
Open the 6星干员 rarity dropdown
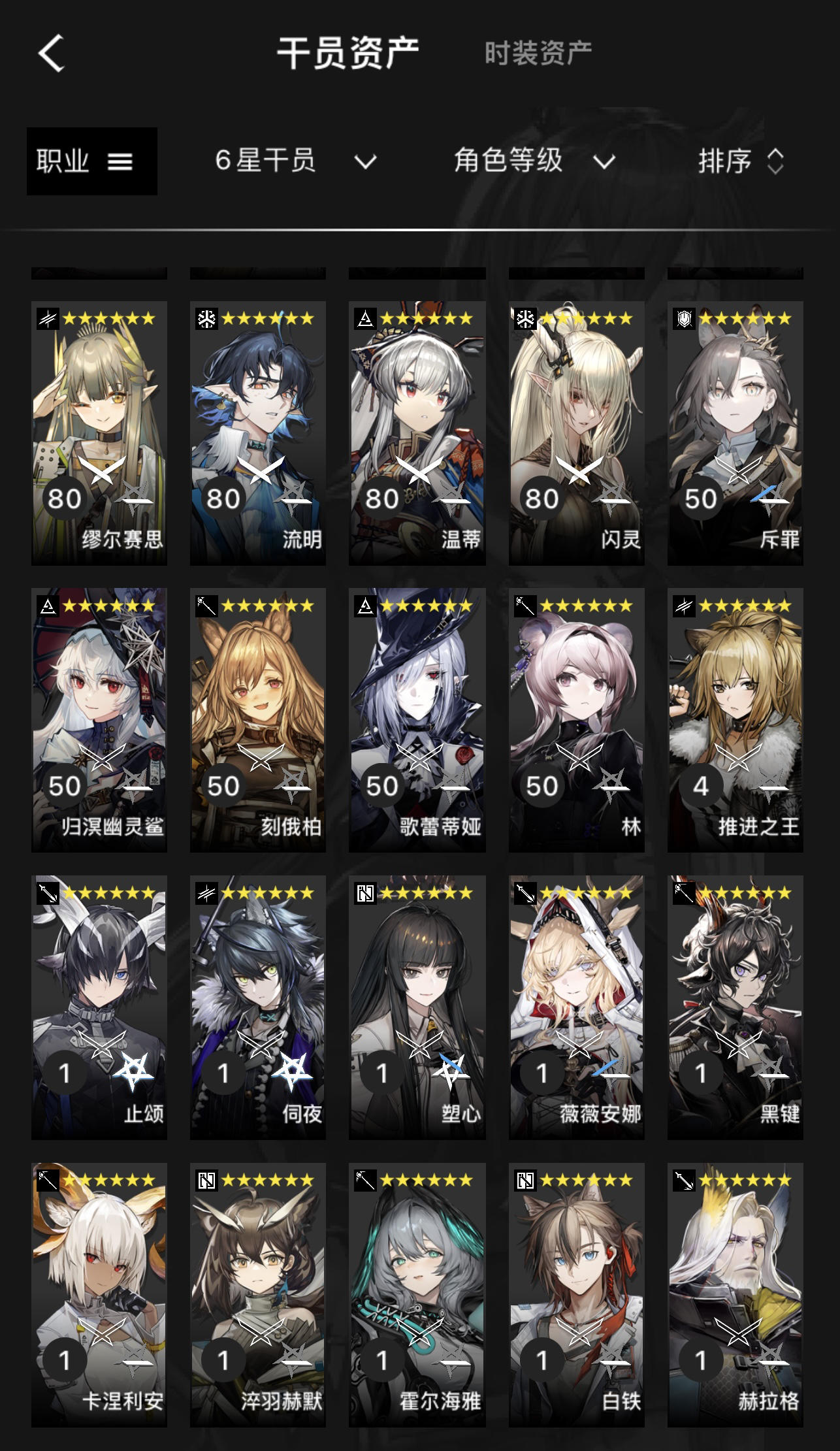(294, 162)
